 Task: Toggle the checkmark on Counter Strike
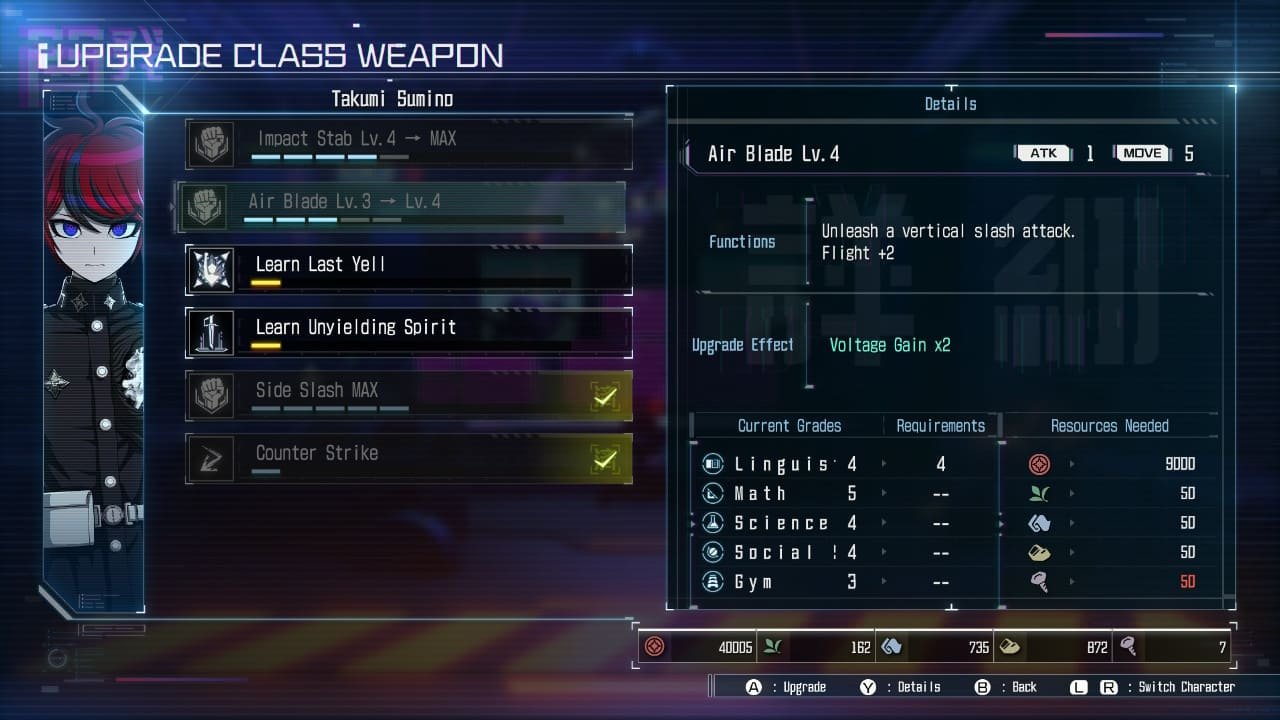(605, 458)
